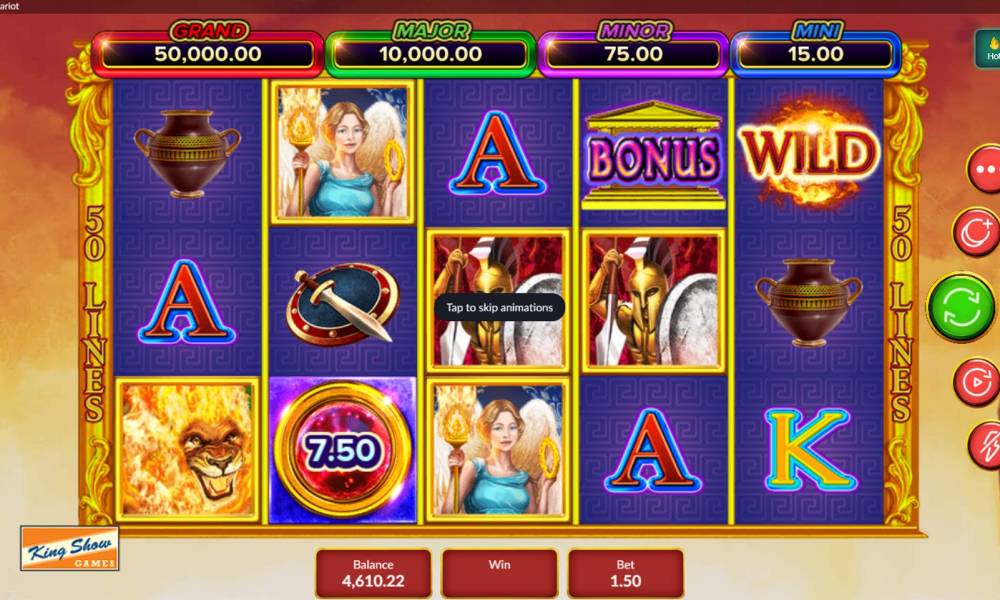Viewport: 1000px width, 600px height.
Task: Activate the lightning bolt turbo button
Action: pyautogui.click(x=986, y=444)
